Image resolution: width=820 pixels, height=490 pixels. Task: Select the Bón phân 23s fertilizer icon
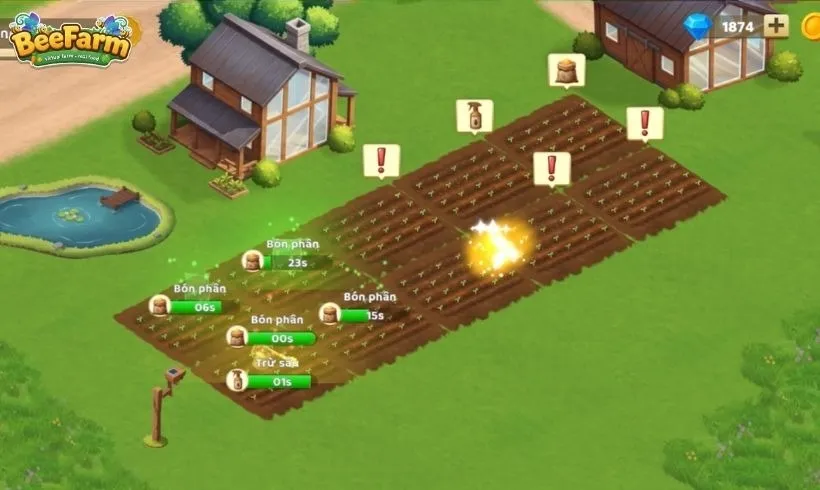pos(253,262)
